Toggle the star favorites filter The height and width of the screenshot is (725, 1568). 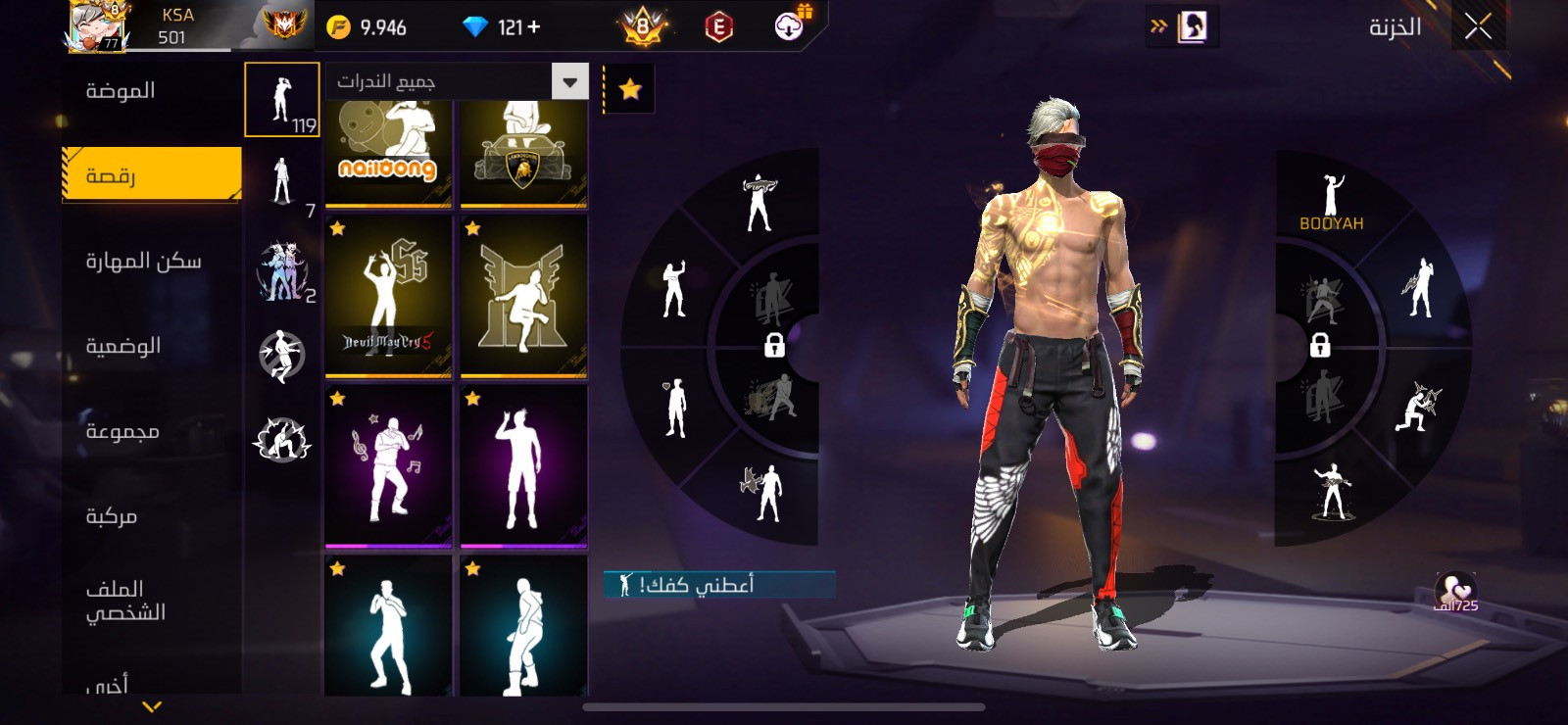click(630, 90)
